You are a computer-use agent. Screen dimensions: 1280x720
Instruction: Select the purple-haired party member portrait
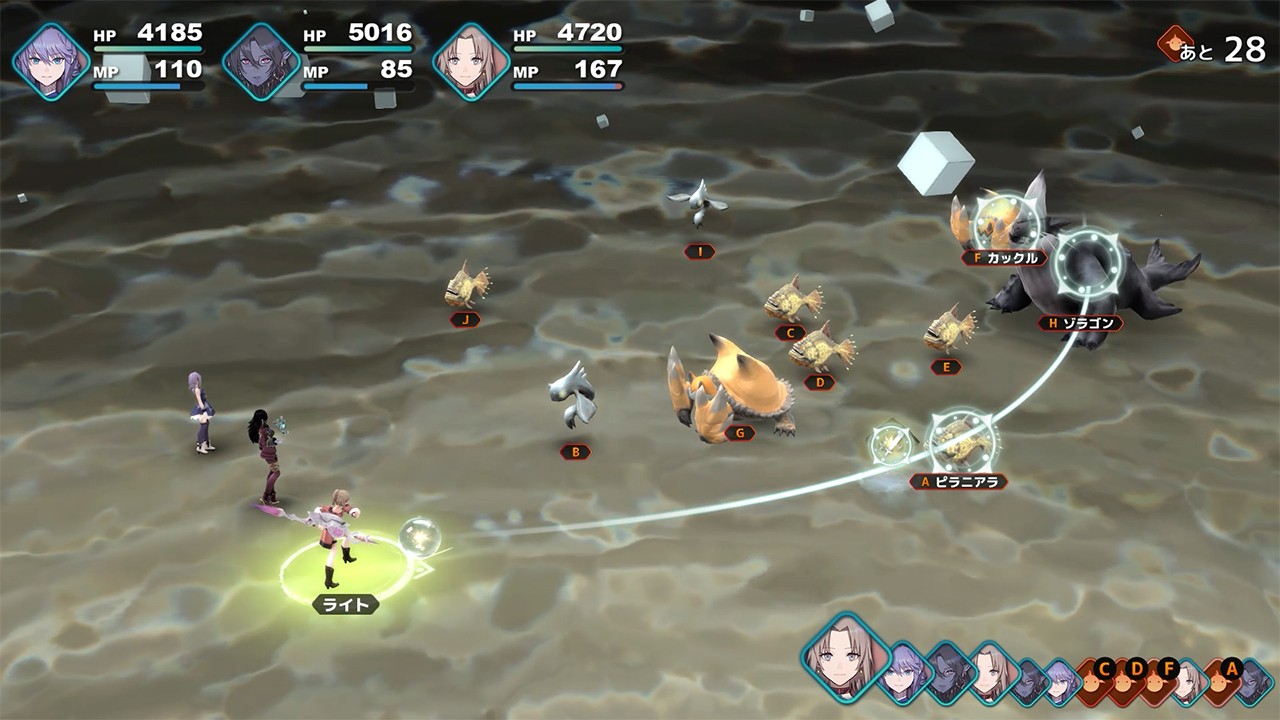(x=51, y=62)
